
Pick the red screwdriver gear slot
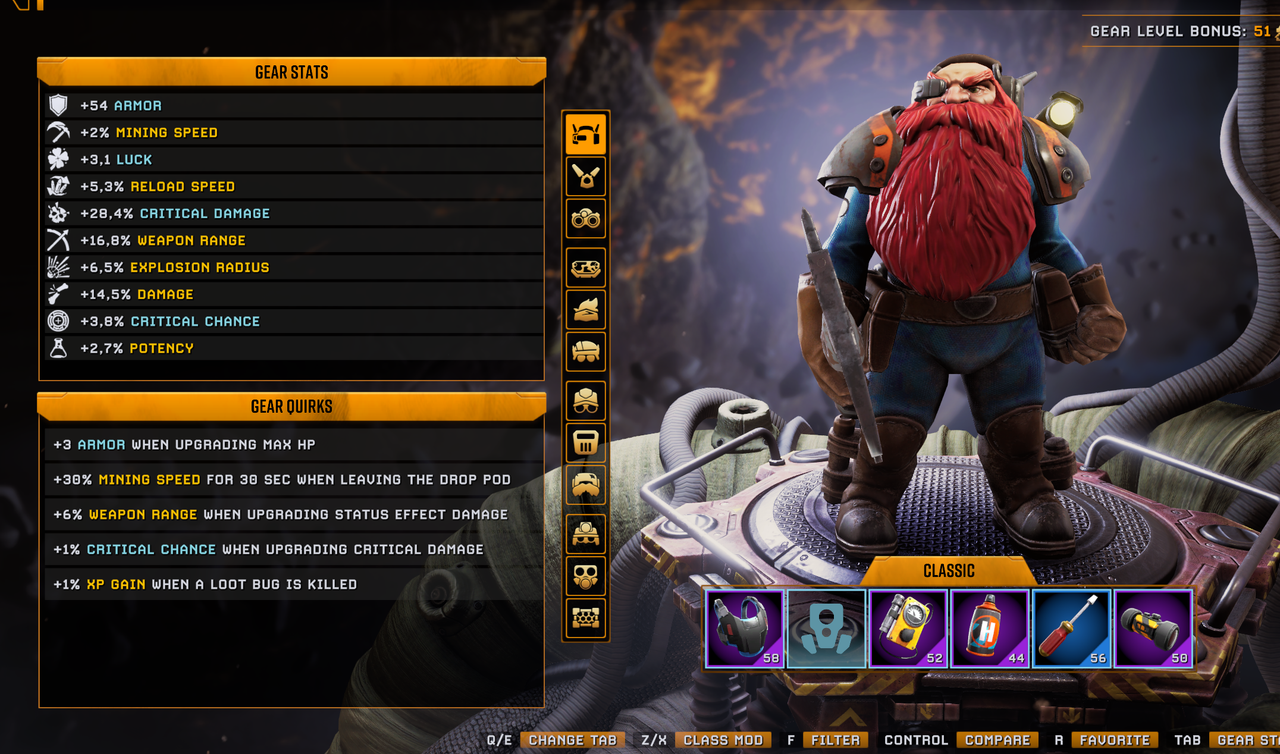click(1071, 628)
